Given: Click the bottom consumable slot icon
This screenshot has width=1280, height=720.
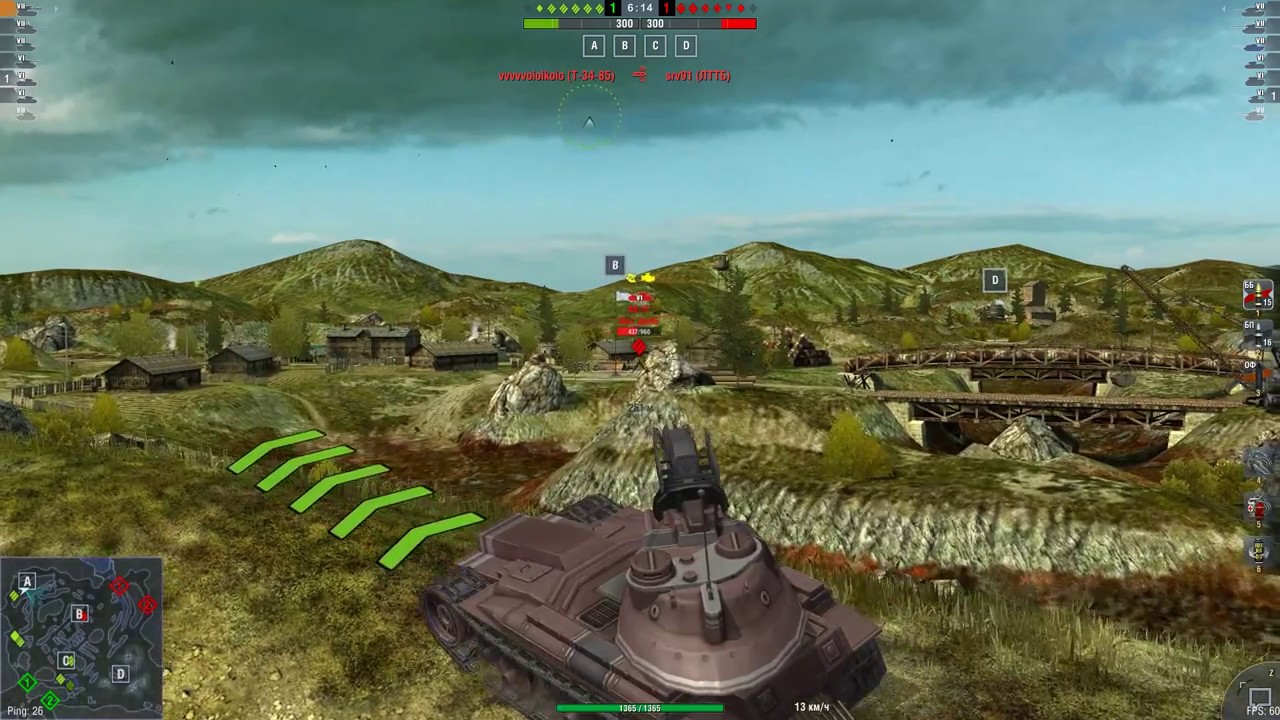Looking at the screenshot, I should [1258, 553].
